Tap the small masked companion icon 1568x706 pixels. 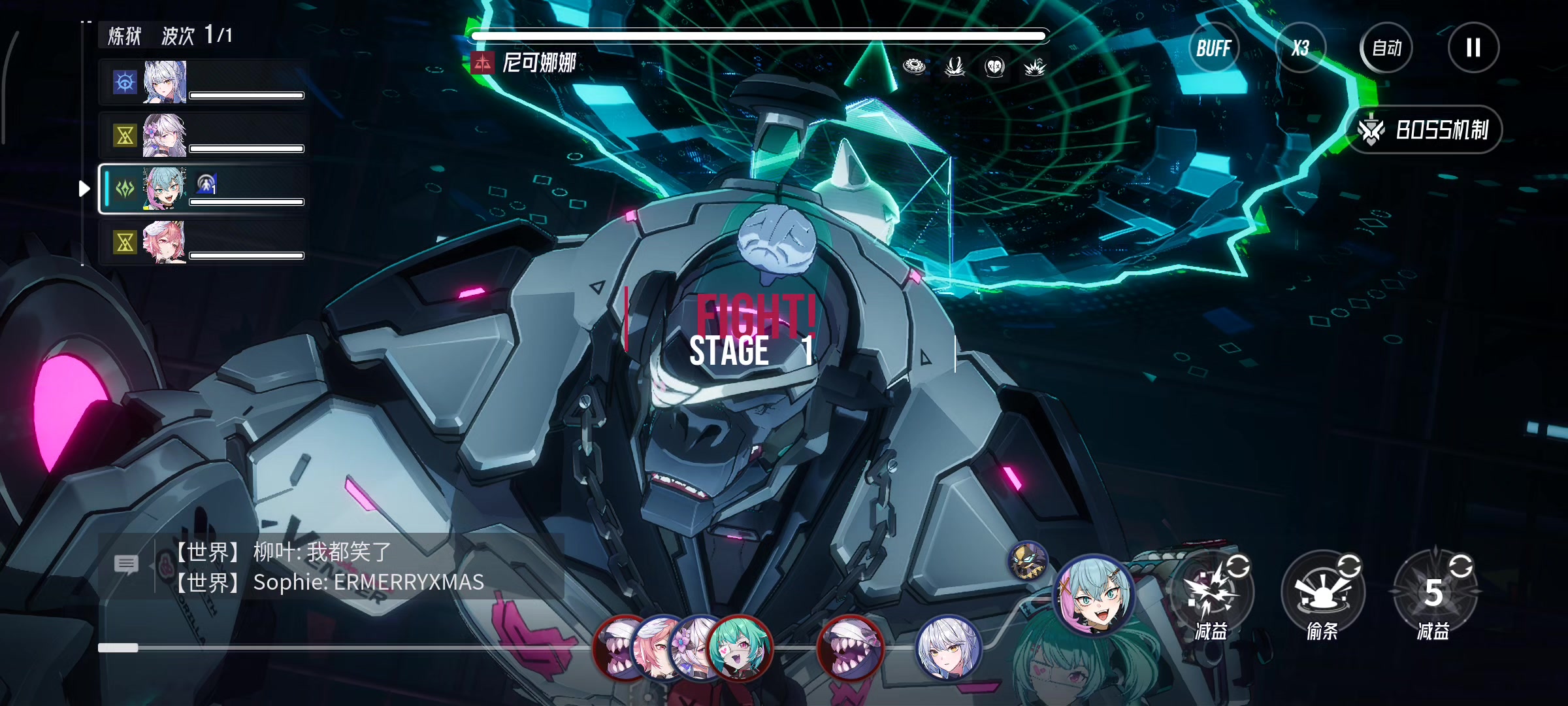point(1028,561)
